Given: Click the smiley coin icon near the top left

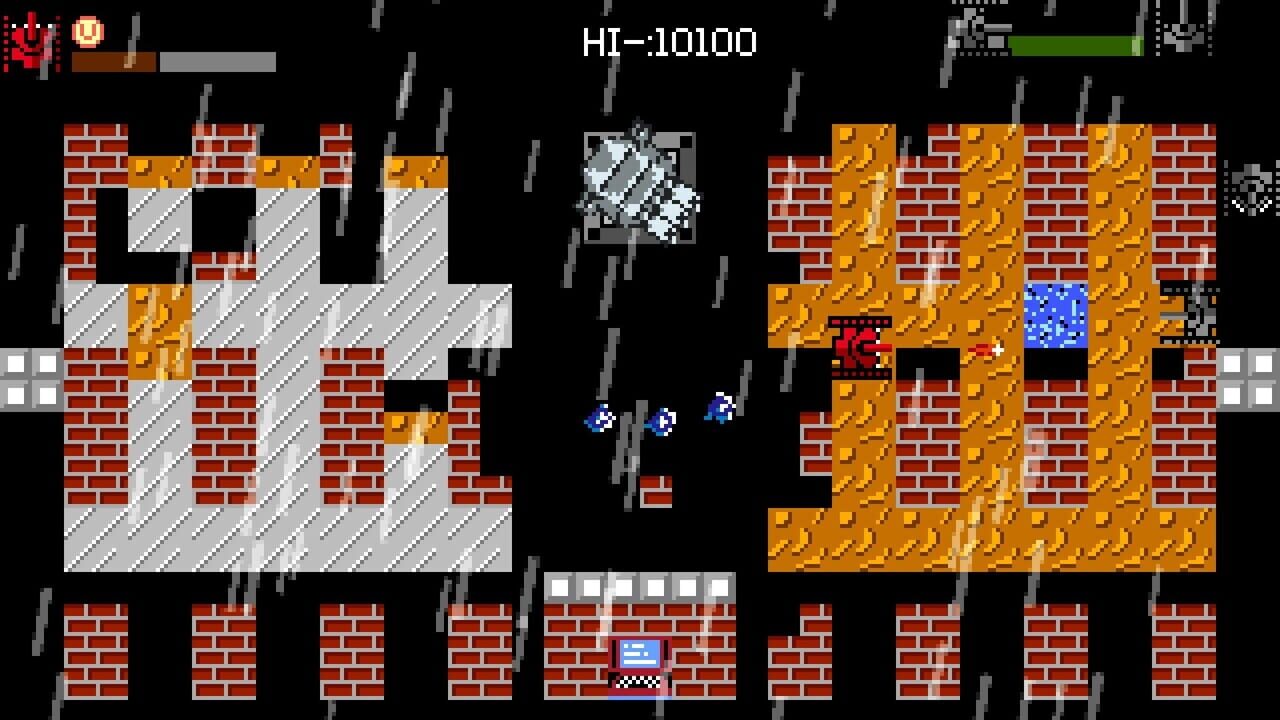Looking at the screenshot, I should (88, 30).
